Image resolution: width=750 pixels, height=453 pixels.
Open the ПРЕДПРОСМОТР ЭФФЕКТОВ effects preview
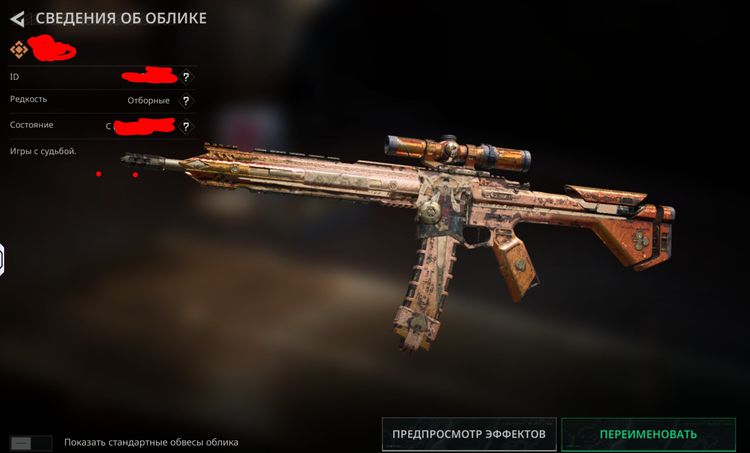tap(468, 434)
